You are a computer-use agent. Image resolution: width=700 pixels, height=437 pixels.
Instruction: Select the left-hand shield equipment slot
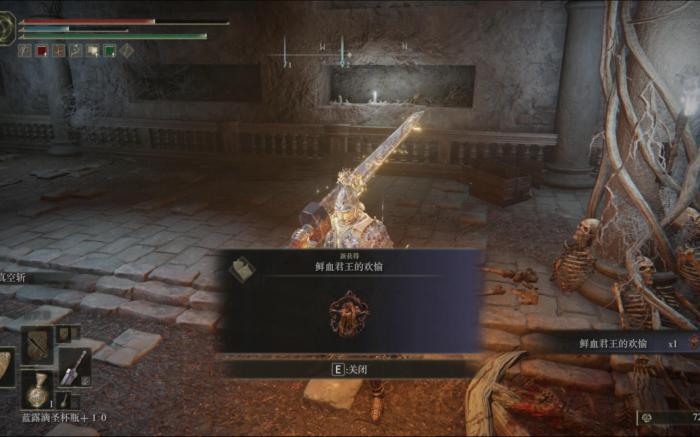point(6,367)
